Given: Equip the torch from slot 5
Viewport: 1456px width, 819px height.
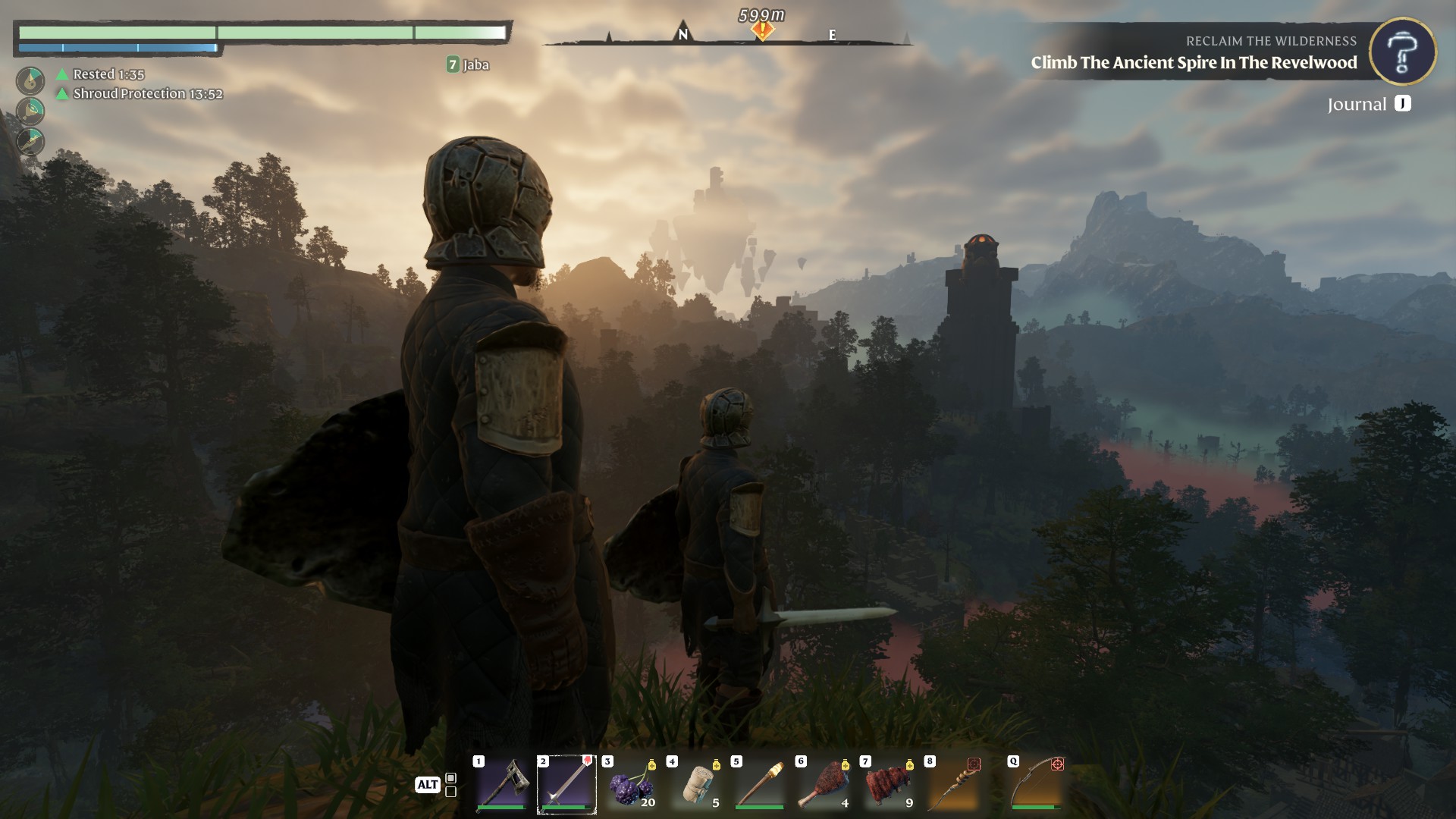Looking at the screenshot, I should pyautogui.click(x=760, y=786).
